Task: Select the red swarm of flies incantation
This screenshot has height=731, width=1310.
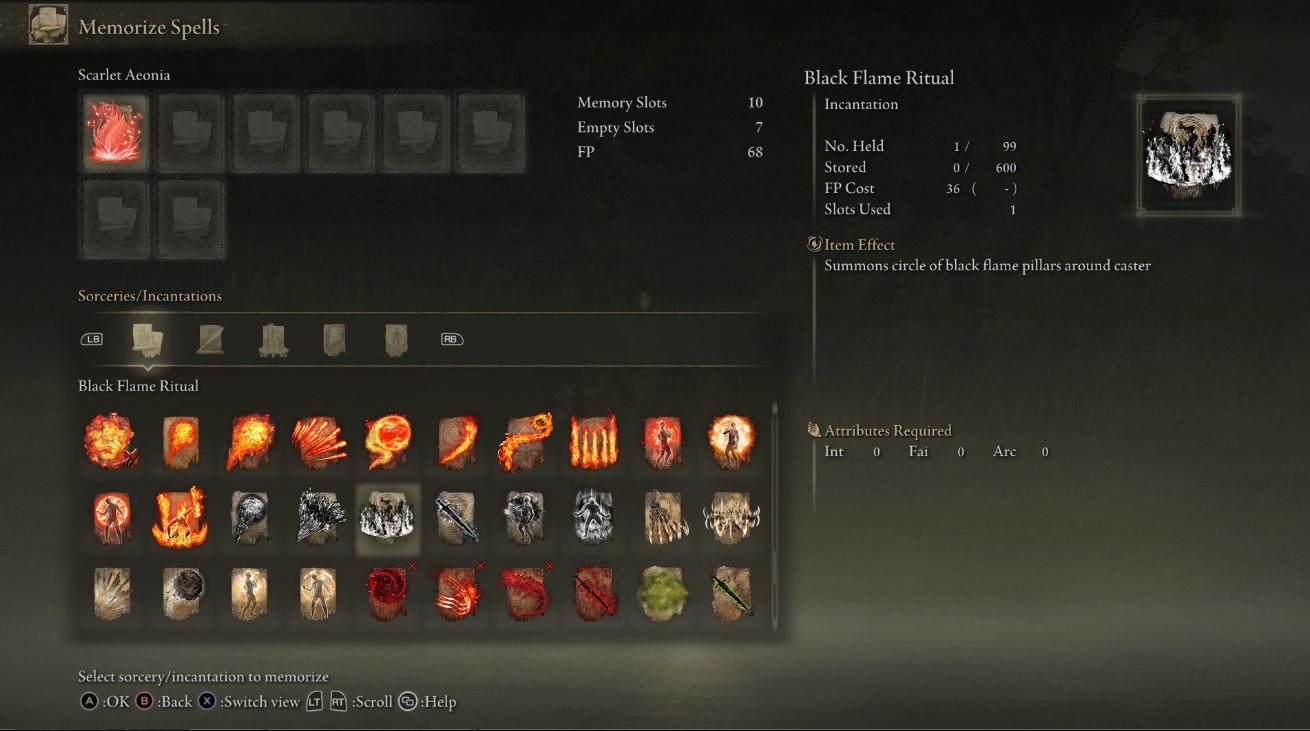Action: pyautogui.click(x=388, y=594)
